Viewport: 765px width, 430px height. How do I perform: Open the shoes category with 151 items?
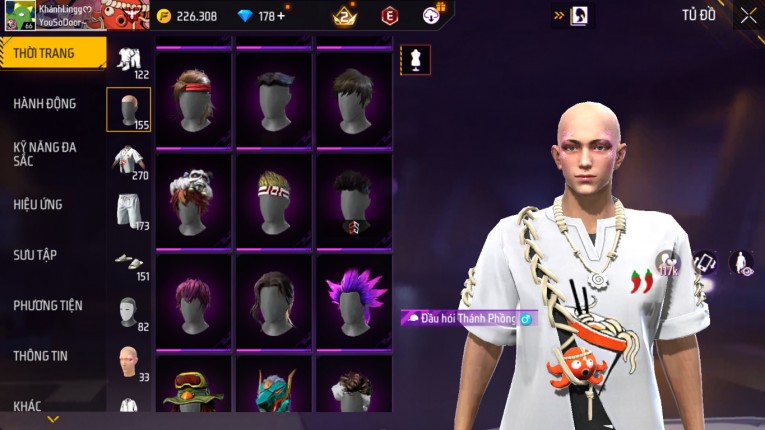pos(128,261)
